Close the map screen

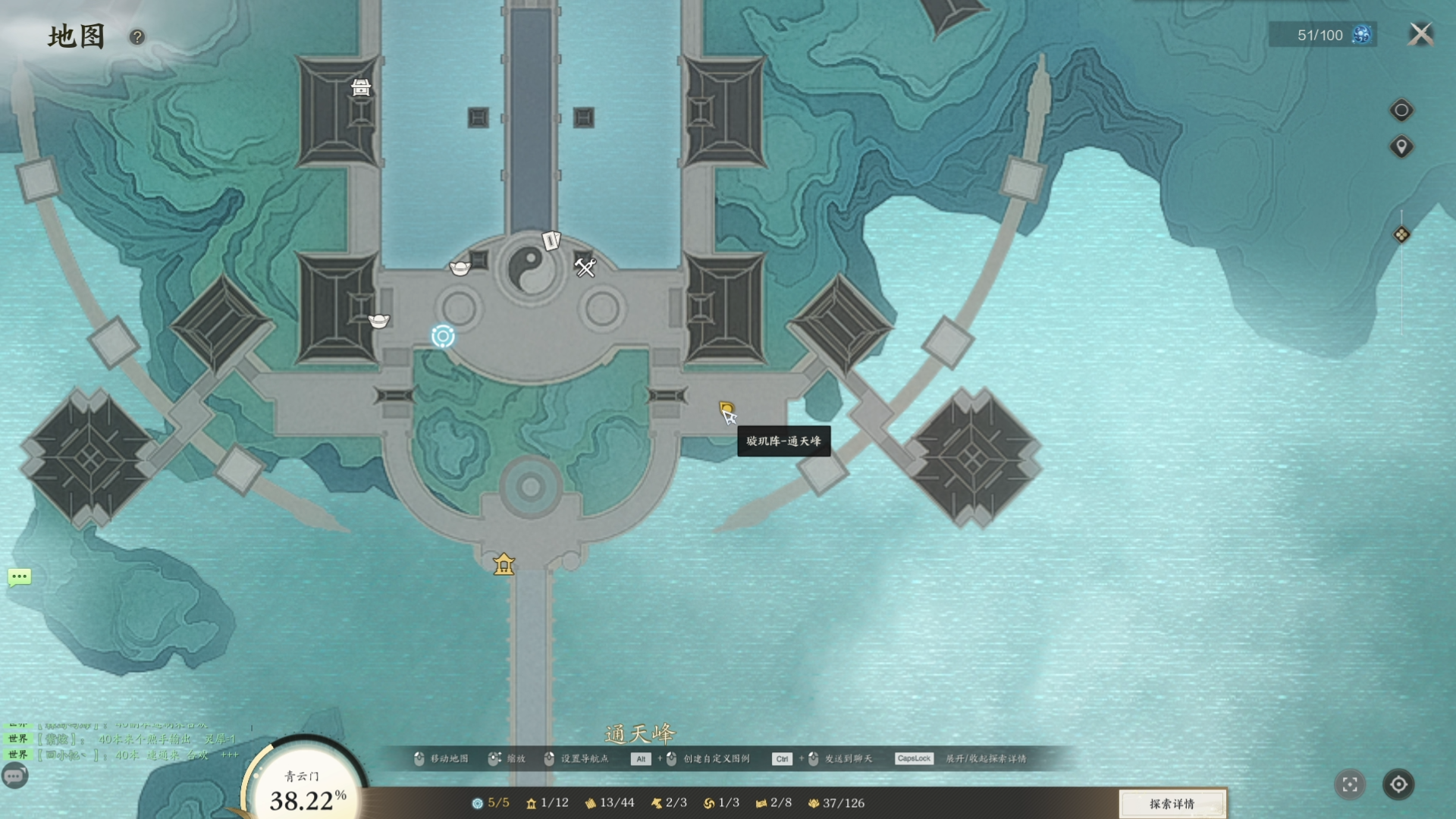pos(1421,34)
